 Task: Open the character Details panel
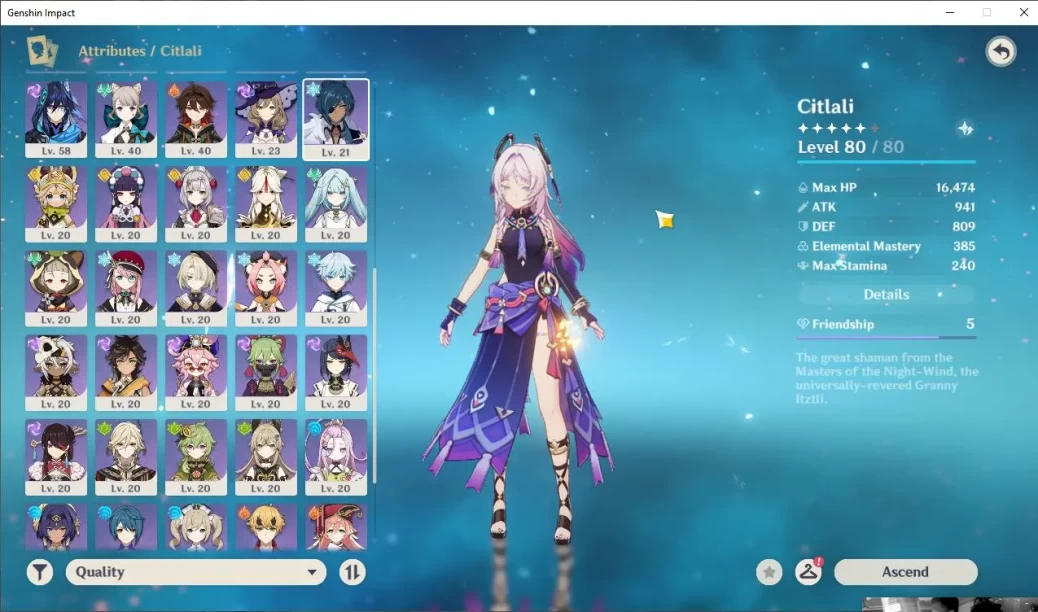coord(886,295)
